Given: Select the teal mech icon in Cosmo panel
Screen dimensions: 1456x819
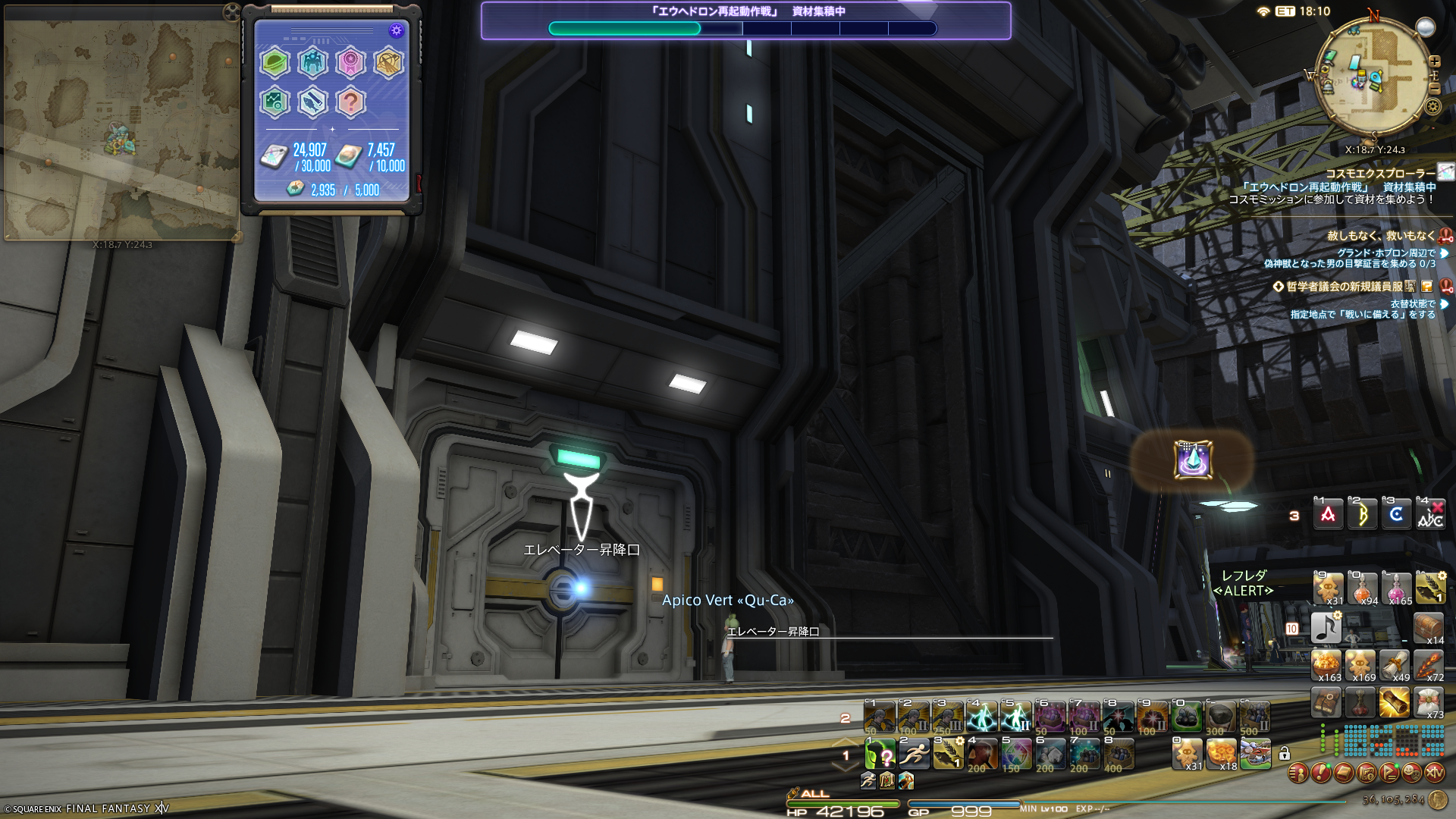Looking at the screenshot, I should coord(312,63).
